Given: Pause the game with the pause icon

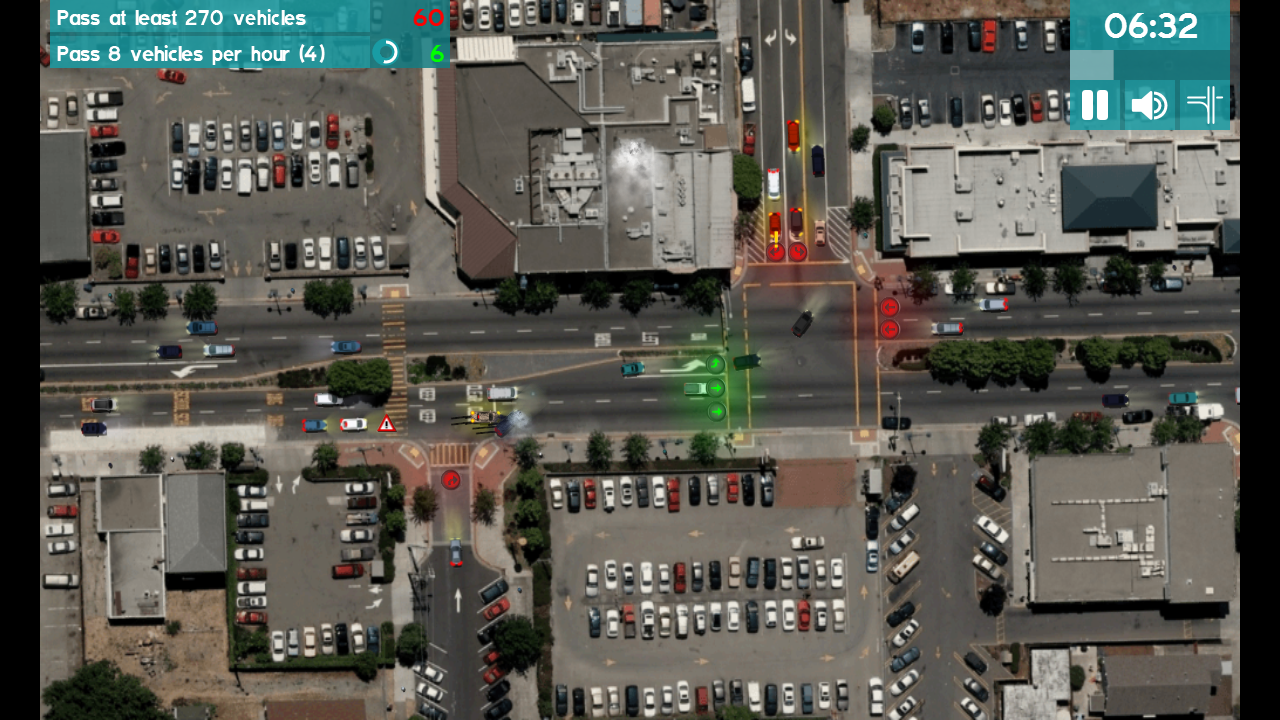Looking at the screenshot, I should click(1094, 104).
